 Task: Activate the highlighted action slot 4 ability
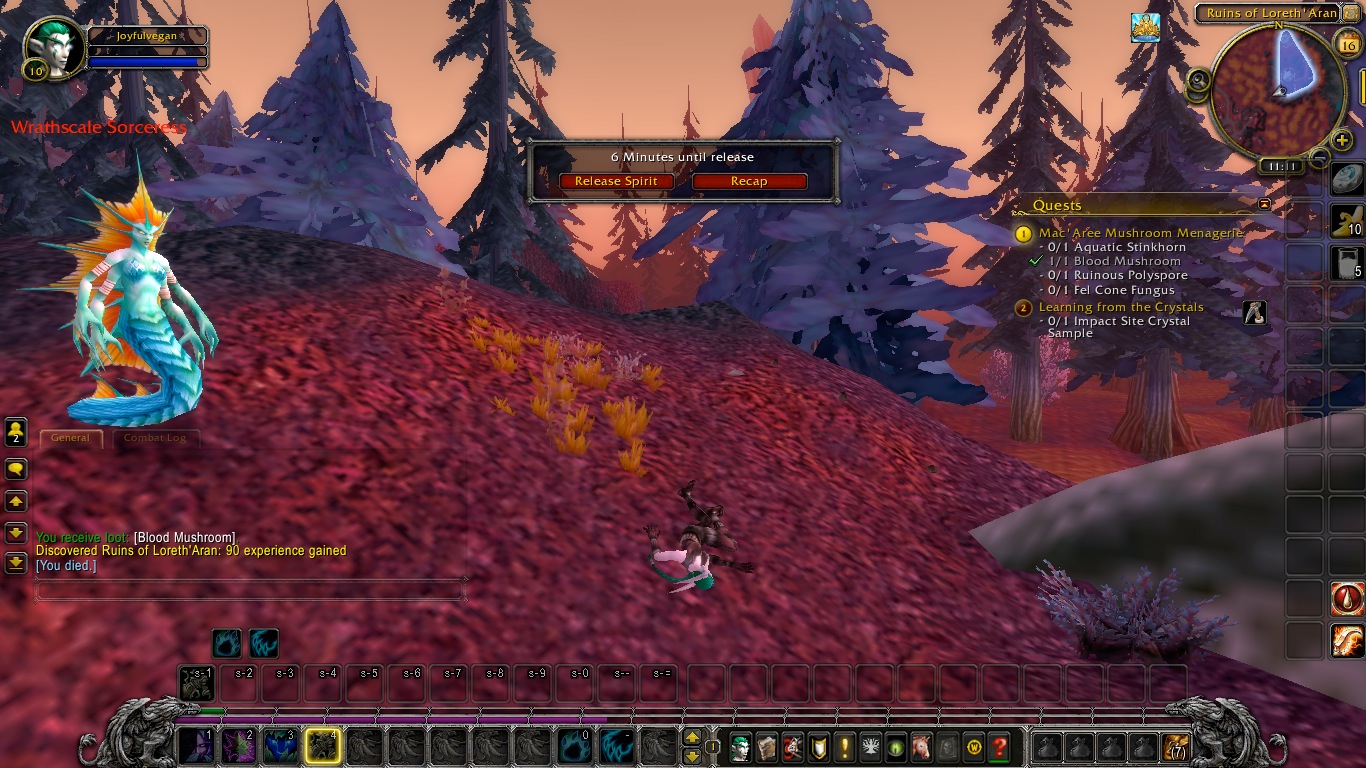coord(322,746)
